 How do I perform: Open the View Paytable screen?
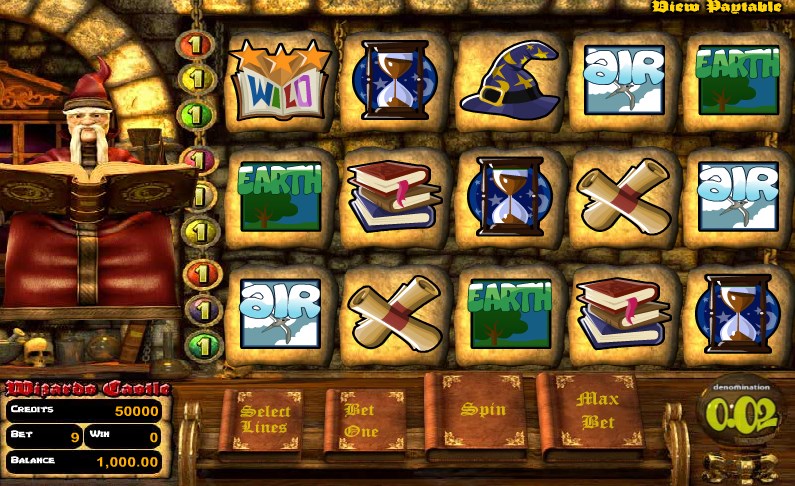(x=716, y=7)
